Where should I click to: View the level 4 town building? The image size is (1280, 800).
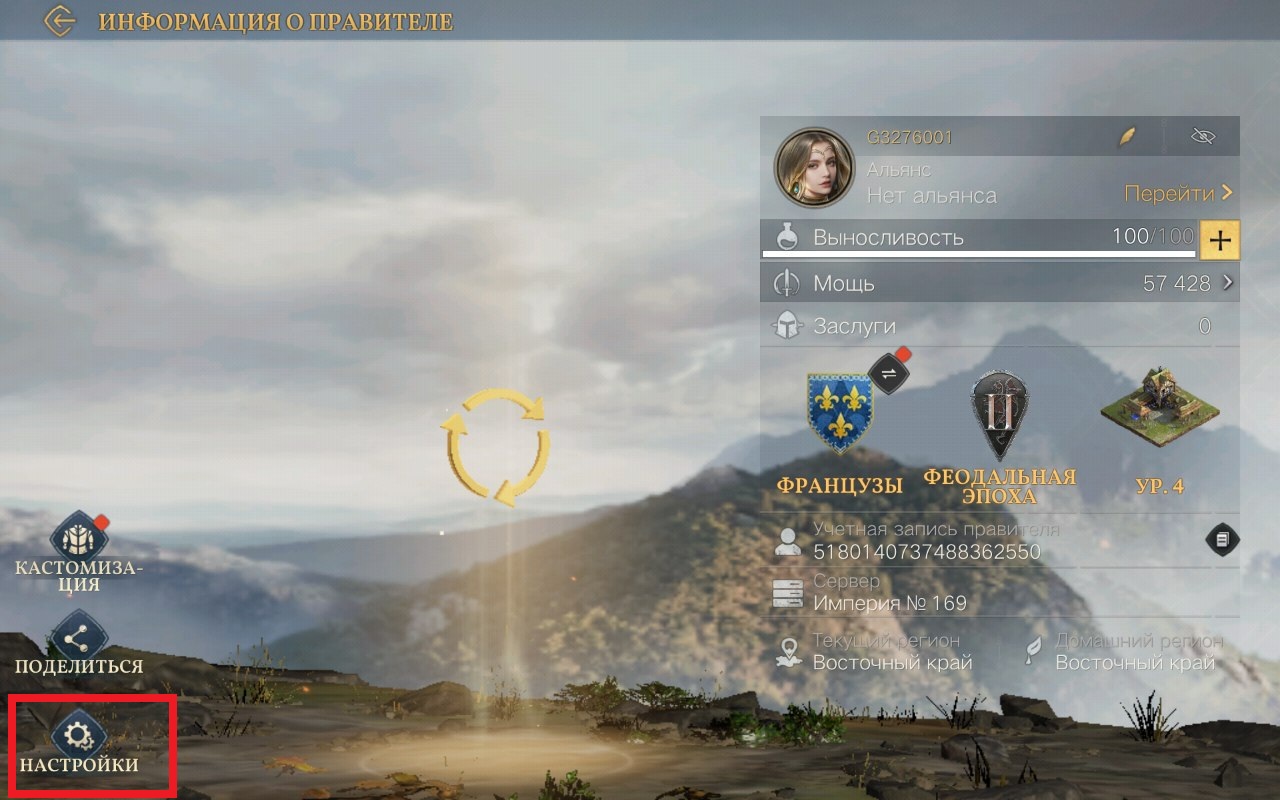1160,410
